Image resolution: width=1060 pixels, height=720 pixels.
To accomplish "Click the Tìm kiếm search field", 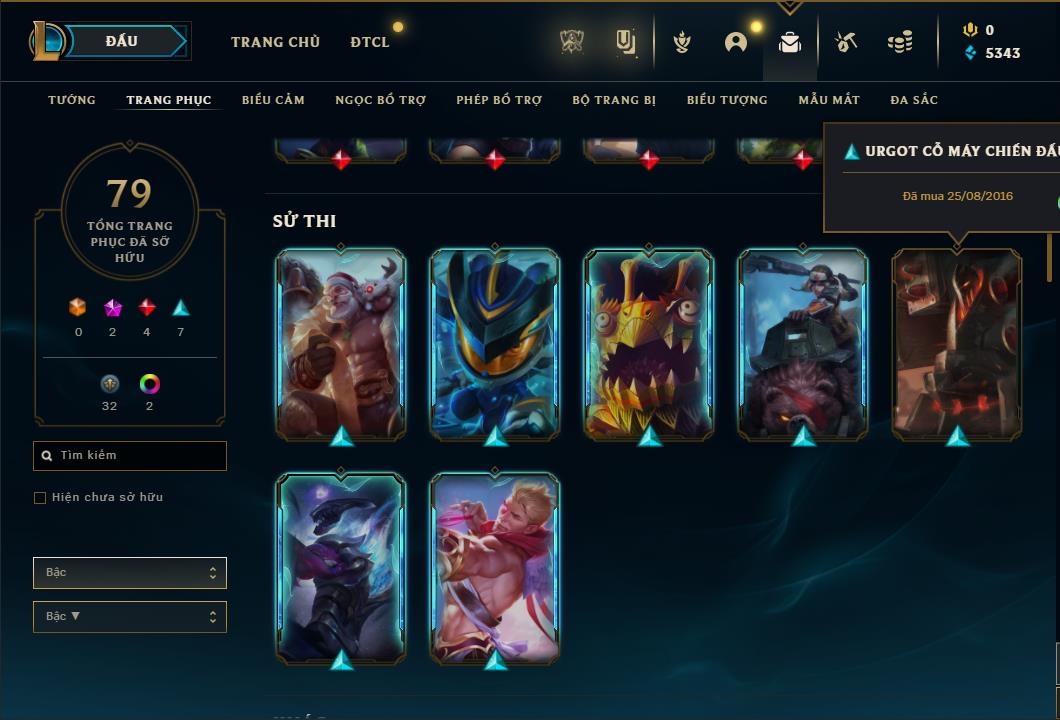I will [130, 456].
